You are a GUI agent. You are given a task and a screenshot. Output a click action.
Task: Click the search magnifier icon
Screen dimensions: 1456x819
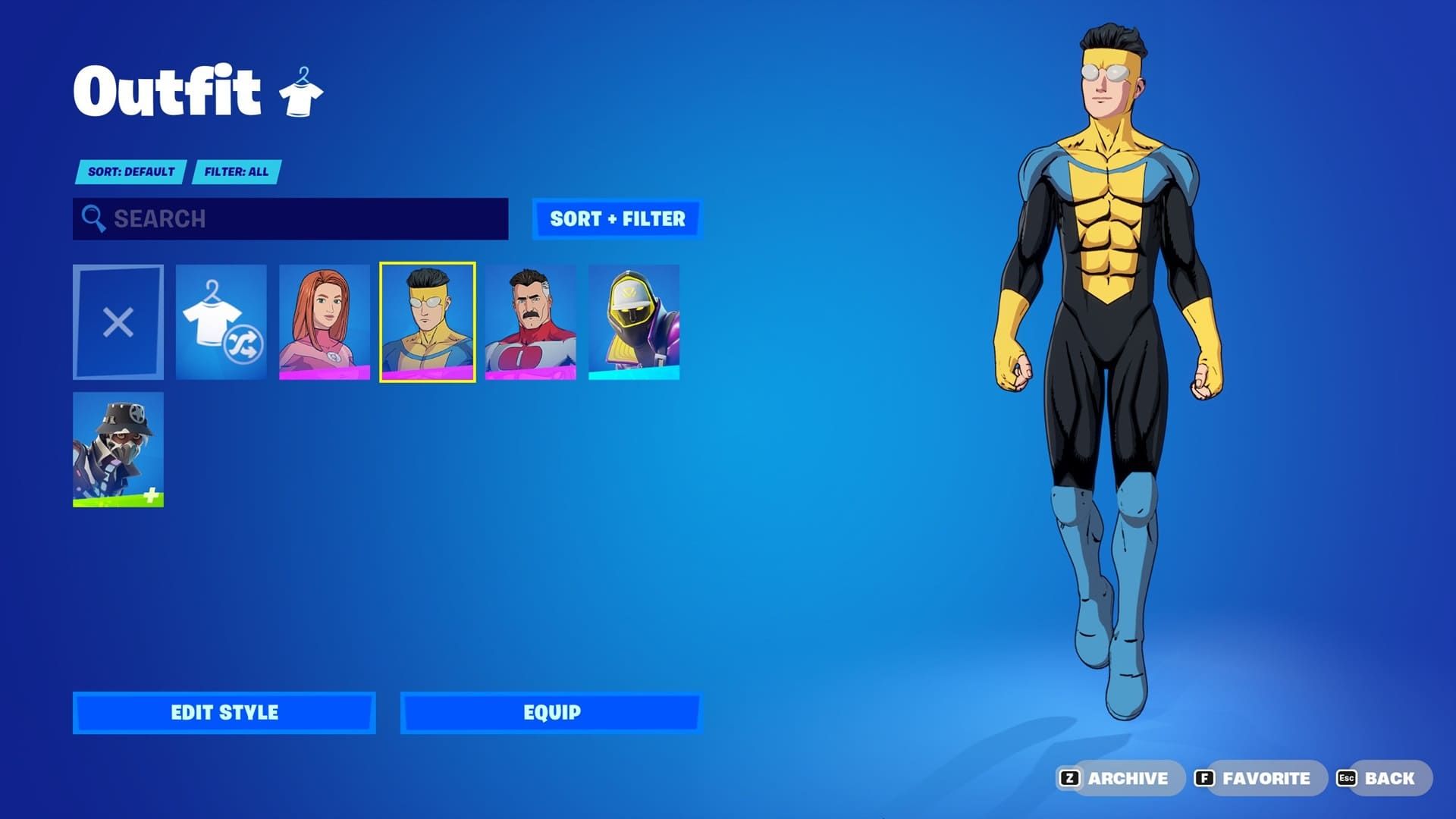coord(94,219)
